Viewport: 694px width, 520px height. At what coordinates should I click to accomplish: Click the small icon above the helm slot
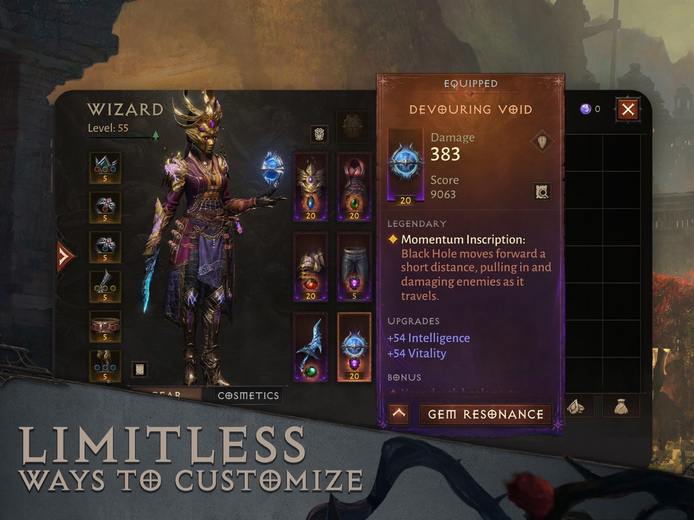pos(318,134)
